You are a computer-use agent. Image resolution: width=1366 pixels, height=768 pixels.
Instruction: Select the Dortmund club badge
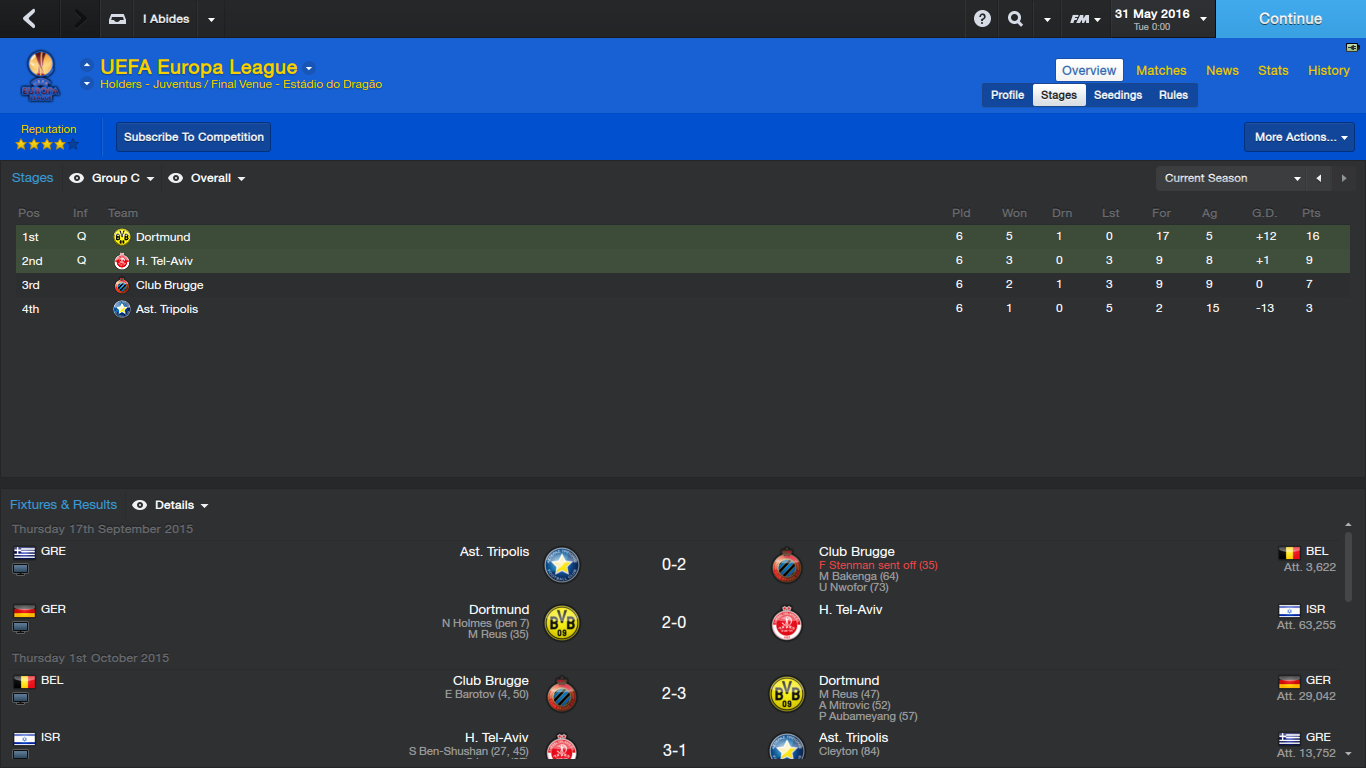[x=120, y=237]
